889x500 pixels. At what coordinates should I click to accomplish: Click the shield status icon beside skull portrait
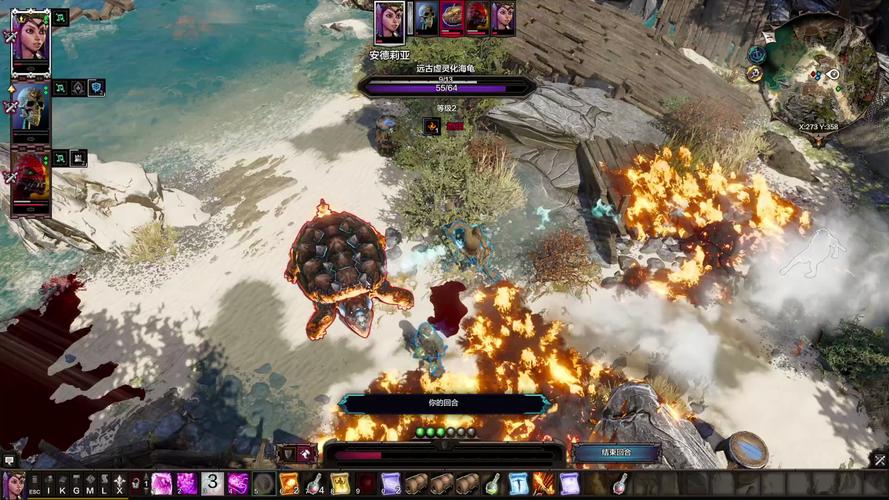pos(96,88)
